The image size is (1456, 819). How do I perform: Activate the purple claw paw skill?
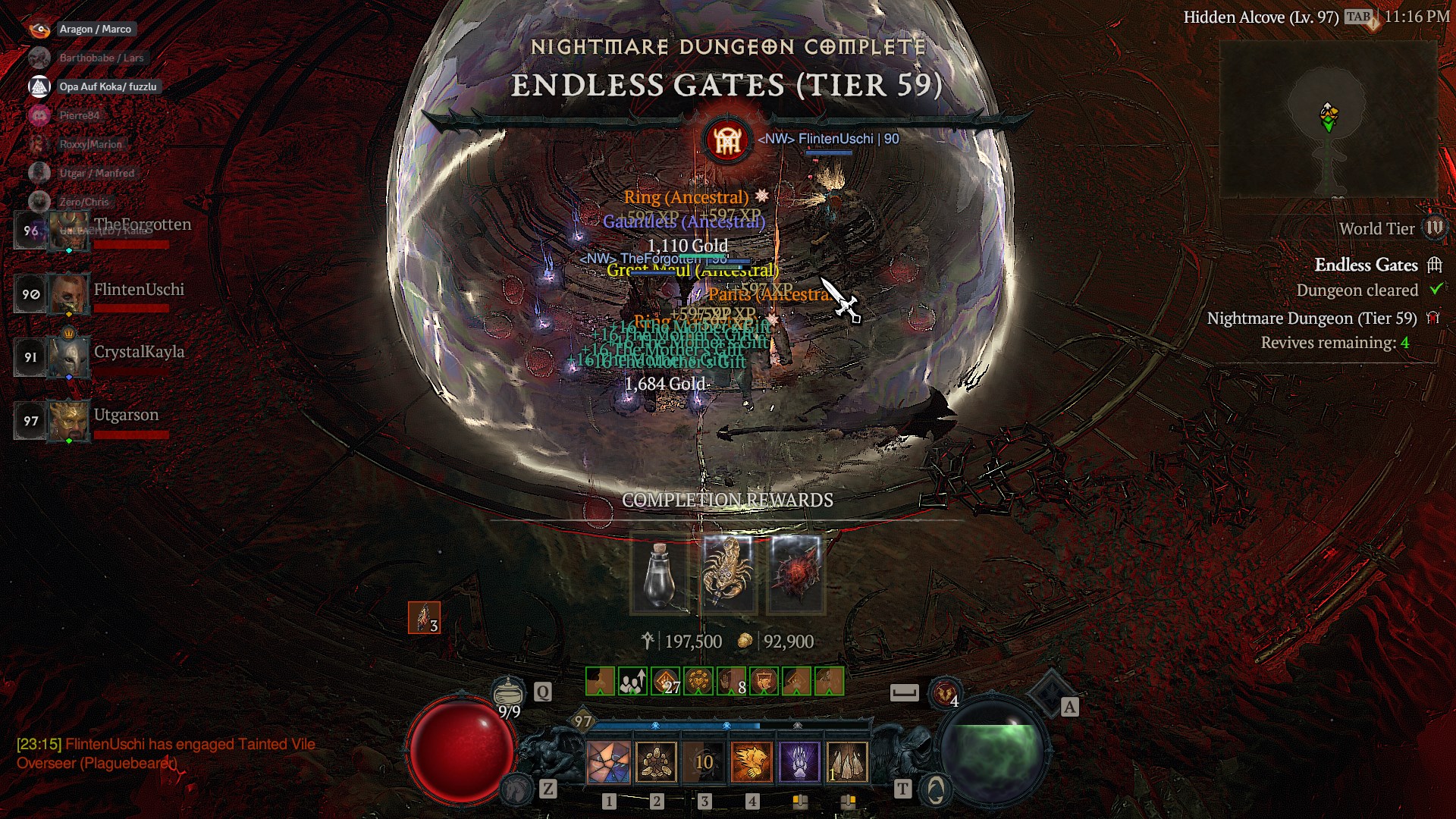pyautogui.click(x=799, y=762)
